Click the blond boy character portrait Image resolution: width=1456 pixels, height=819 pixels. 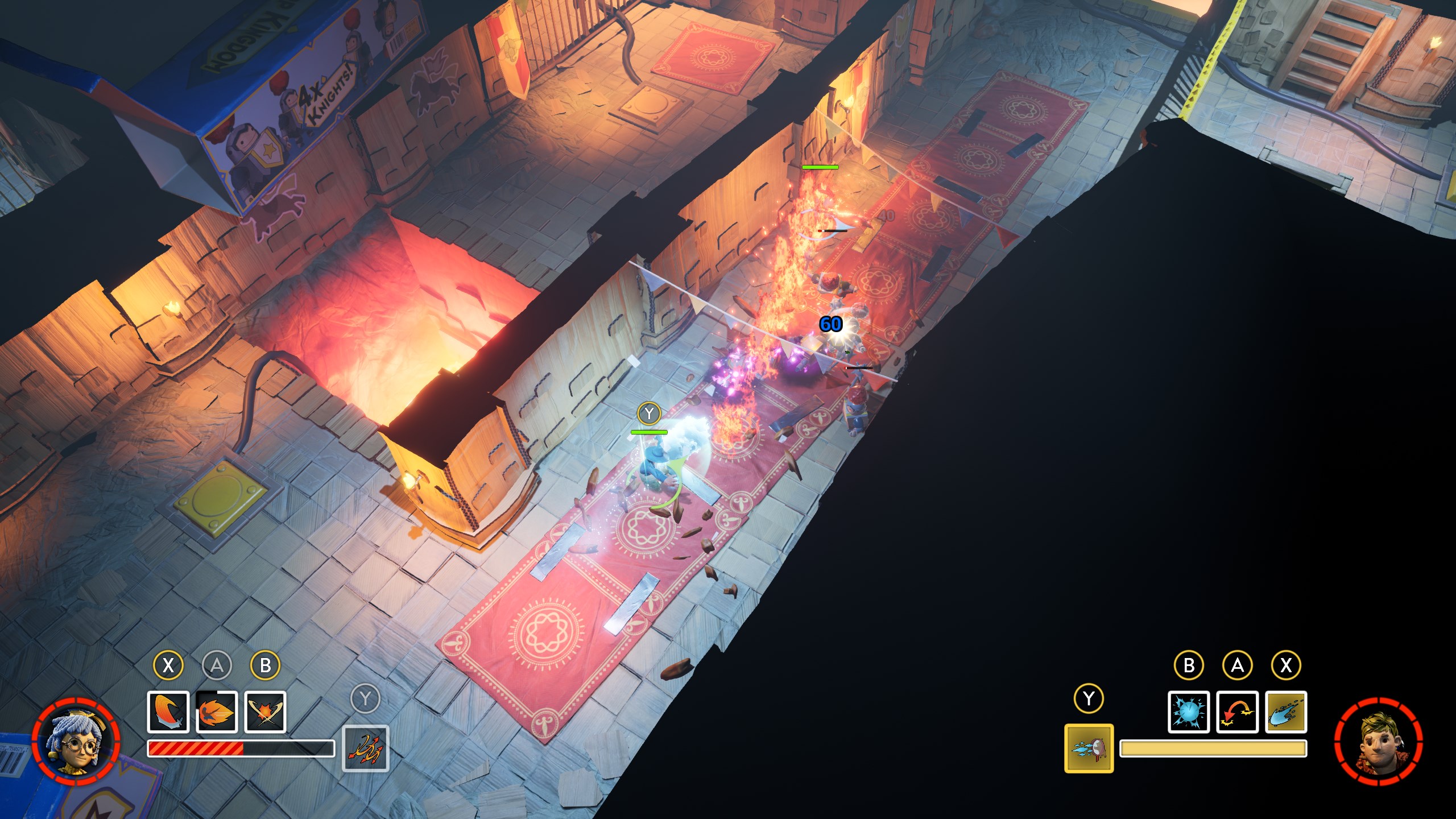coord(1378,742)
